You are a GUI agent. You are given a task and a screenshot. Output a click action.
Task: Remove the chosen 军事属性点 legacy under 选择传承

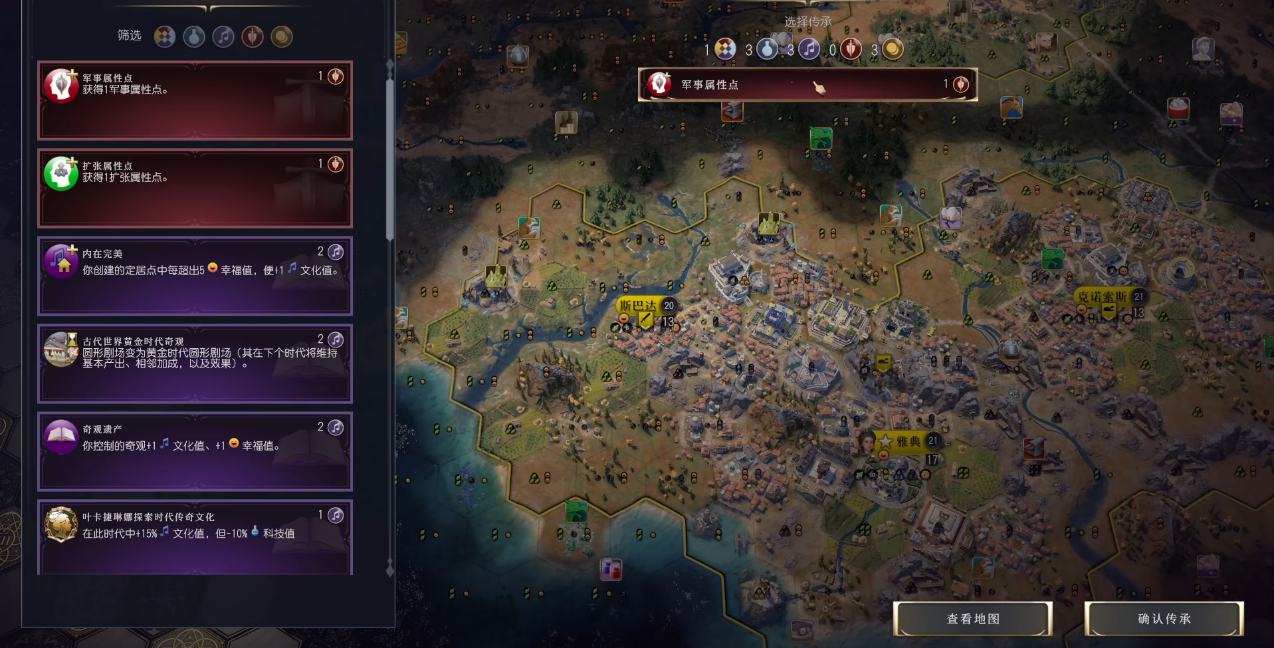click(x=807, y=85)
